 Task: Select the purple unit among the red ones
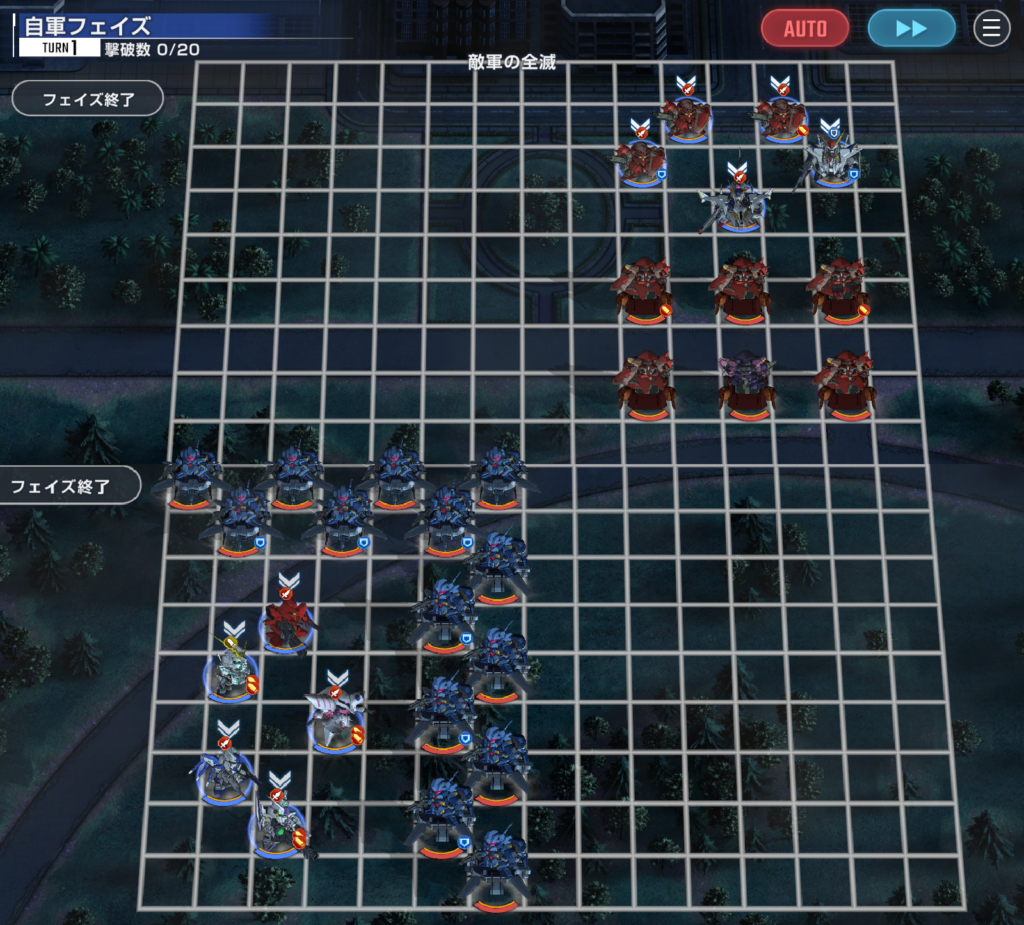click(747, 383)
